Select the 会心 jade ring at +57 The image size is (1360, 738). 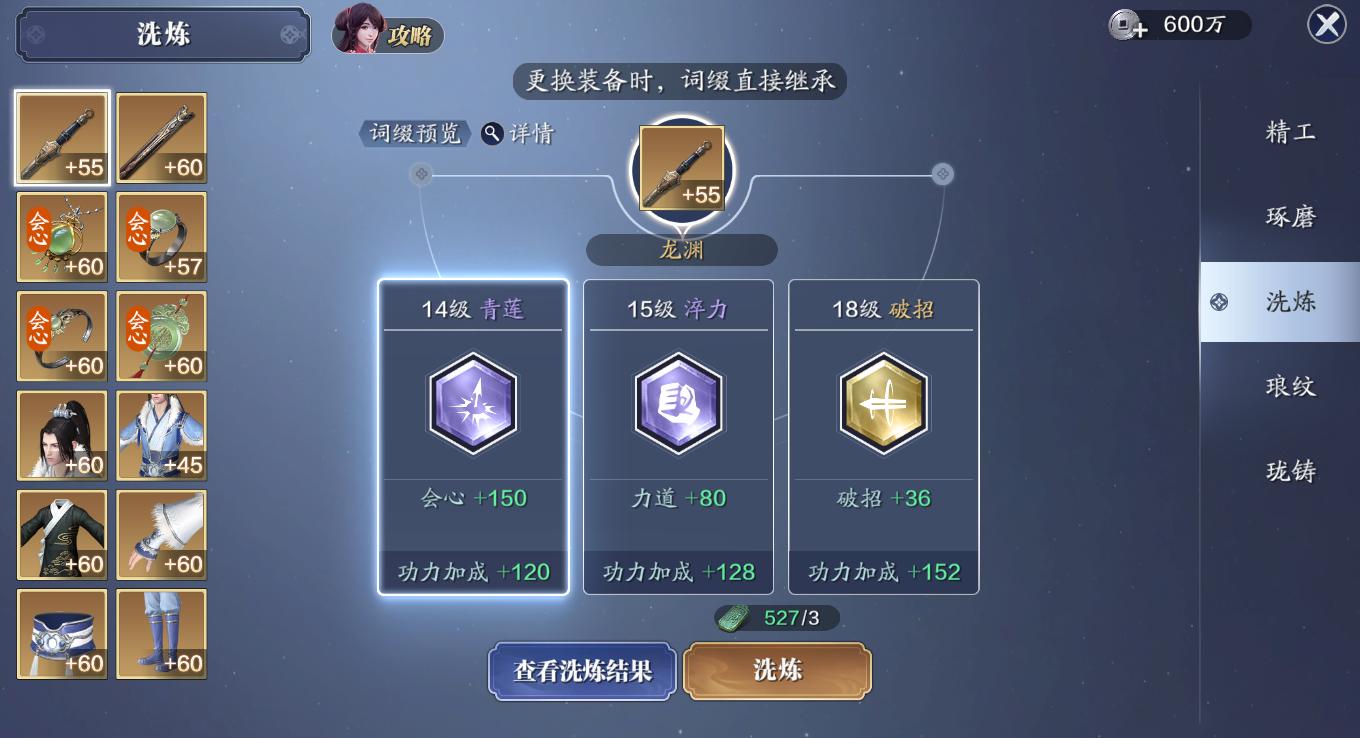(161, 237)
